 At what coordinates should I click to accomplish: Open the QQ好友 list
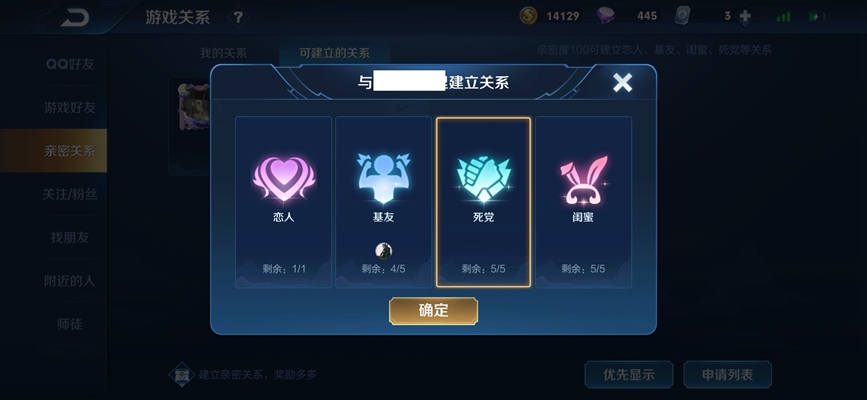69,64
